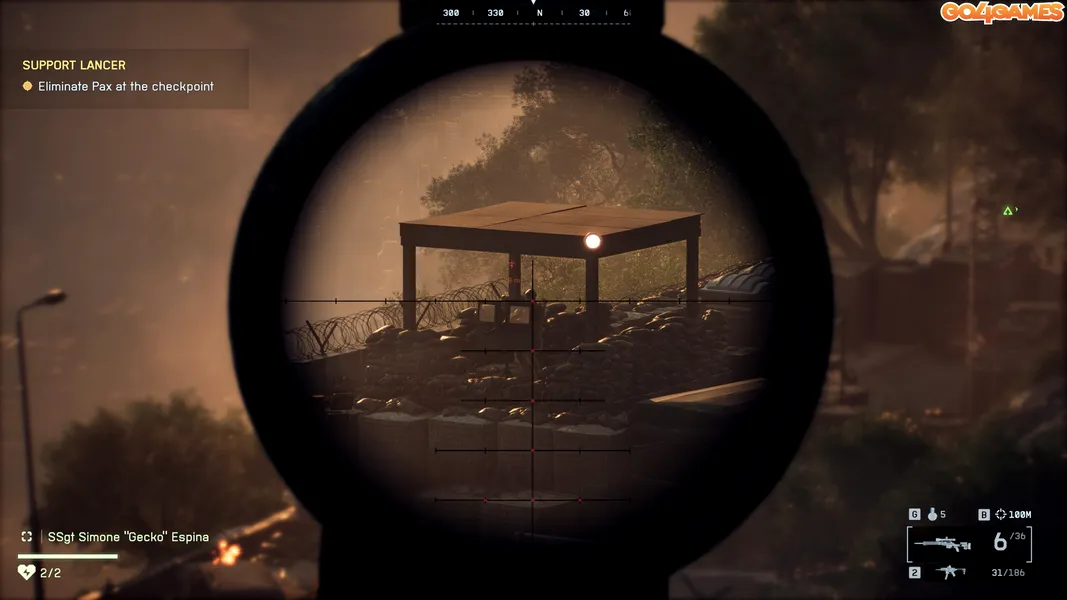The height and width of the screenshot is (600, 1067).
Task: Click the green squad member marker
Action: 1008,210
